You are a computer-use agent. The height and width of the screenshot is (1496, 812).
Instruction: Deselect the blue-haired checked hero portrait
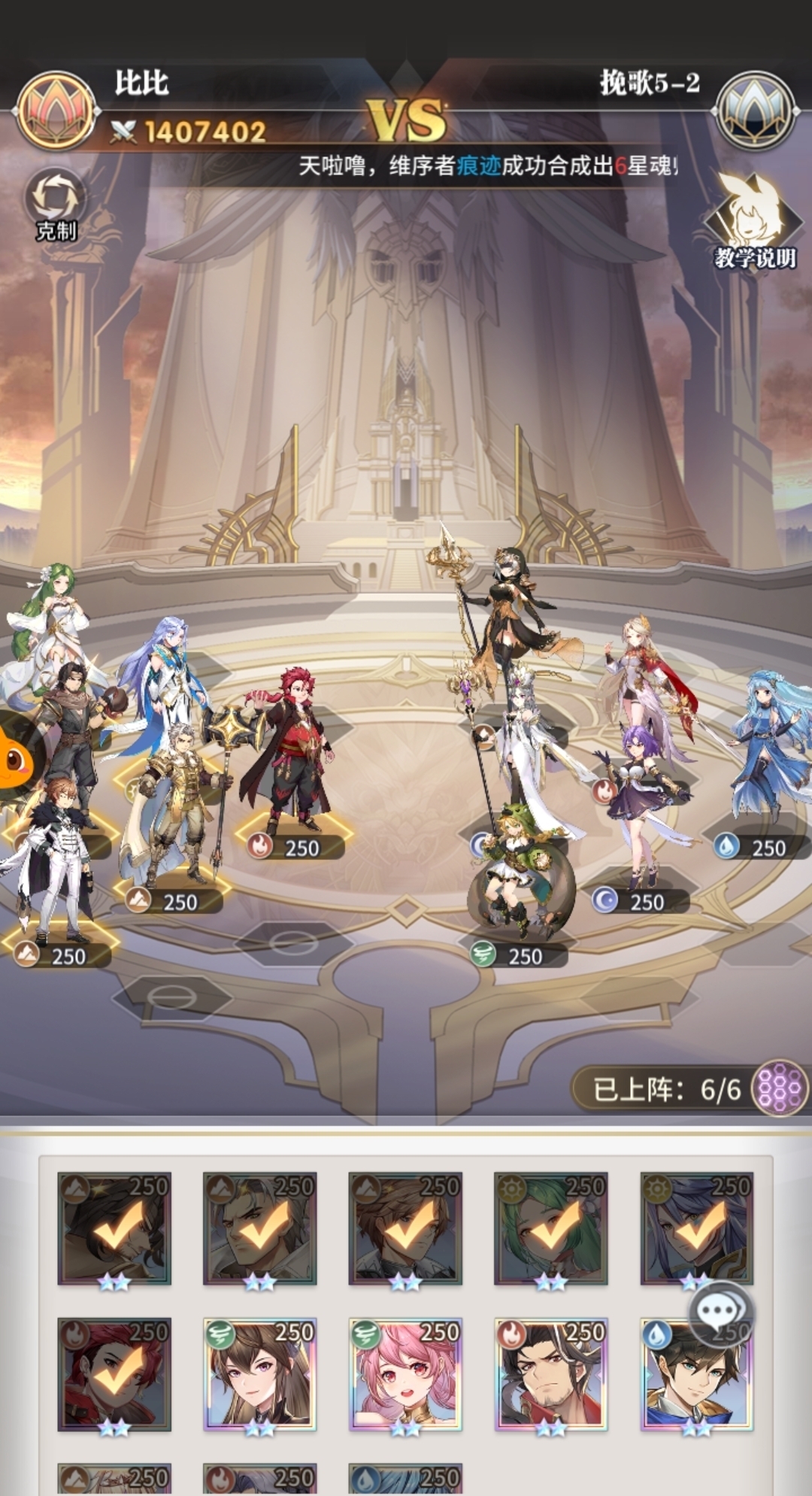(695, 1228)
